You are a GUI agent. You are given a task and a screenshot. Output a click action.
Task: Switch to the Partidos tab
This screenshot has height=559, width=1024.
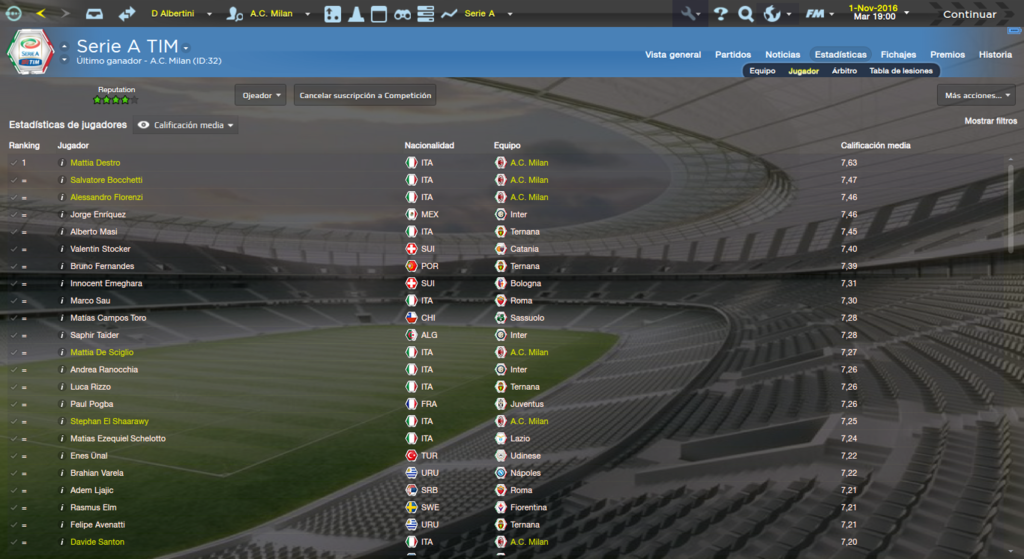click(733, 55)
